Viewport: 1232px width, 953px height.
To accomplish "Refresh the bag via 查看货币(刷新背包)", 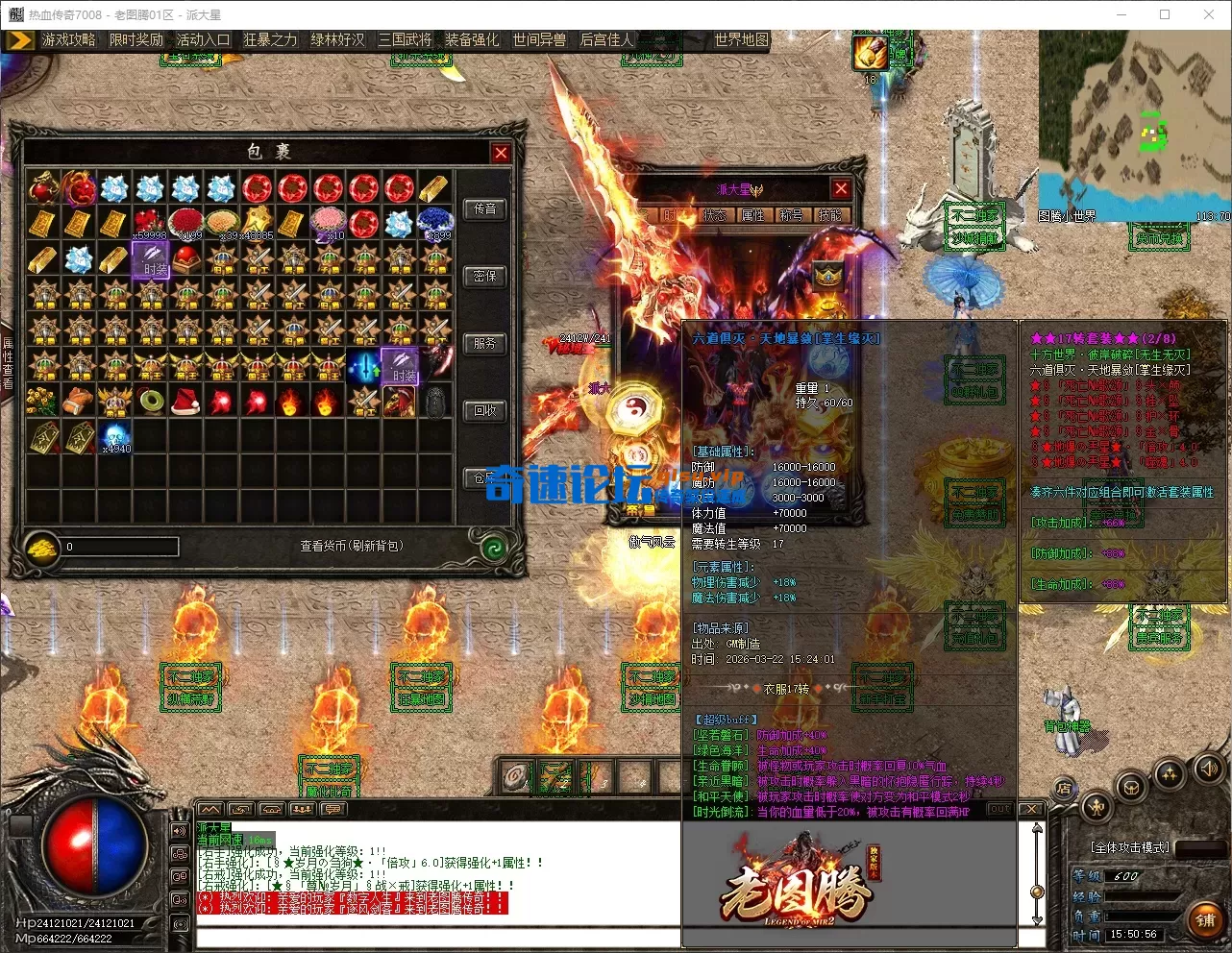I will [351, 546].
